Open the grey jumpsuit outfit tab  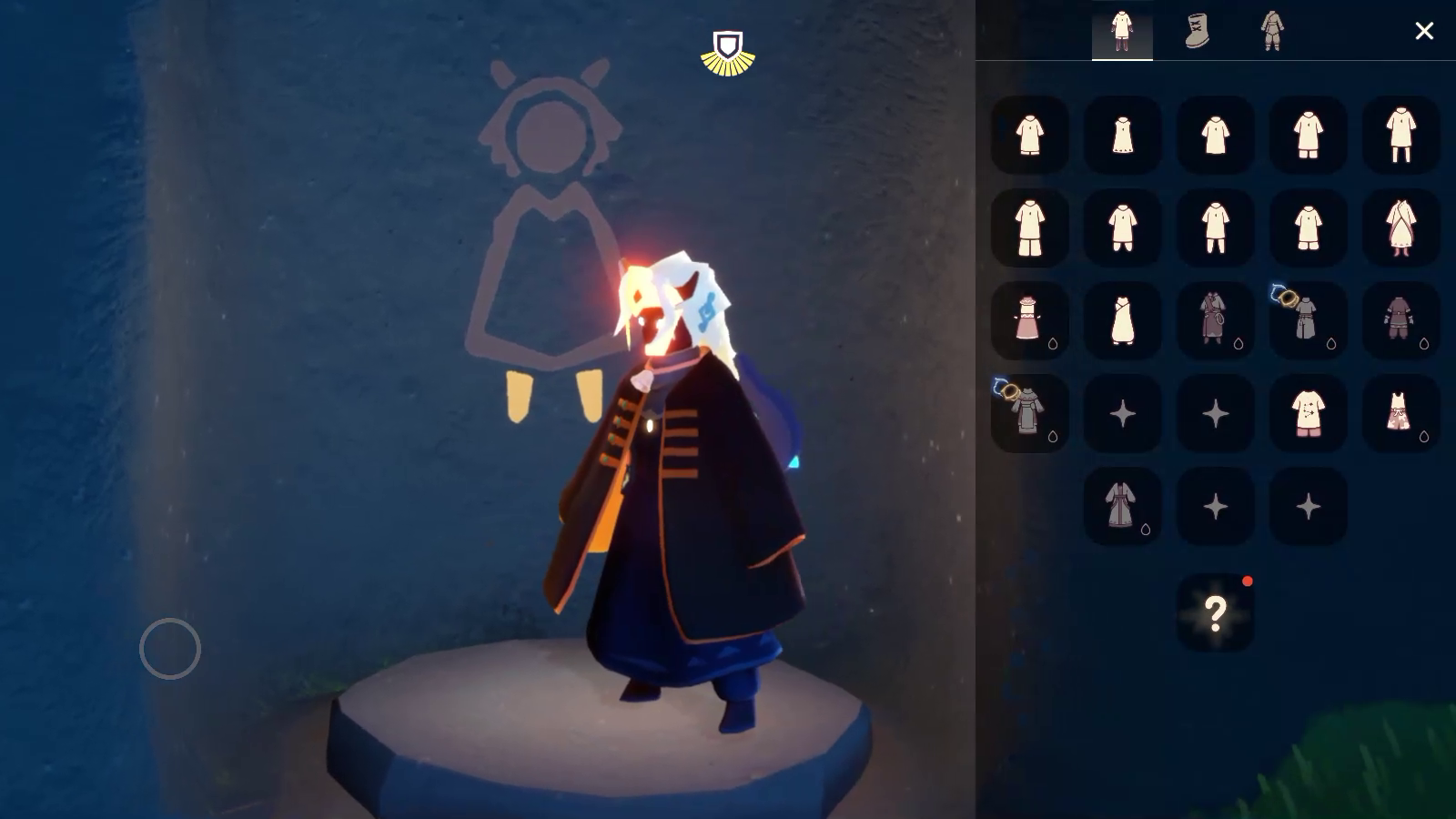click(1272, 31)
